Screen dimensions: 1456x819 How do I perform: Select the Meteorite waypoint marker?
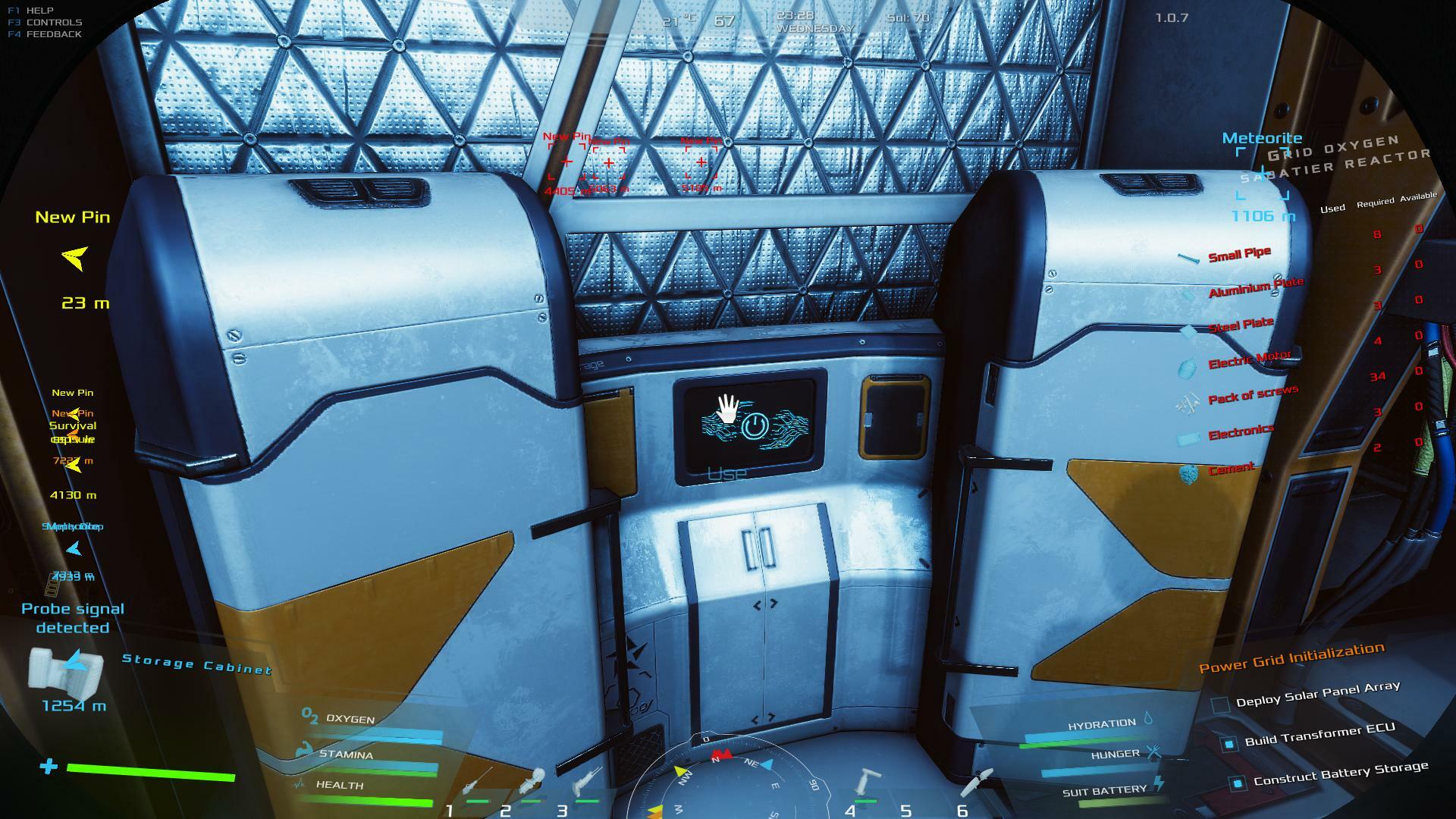pyautogui.click(x=1263, y=174)
